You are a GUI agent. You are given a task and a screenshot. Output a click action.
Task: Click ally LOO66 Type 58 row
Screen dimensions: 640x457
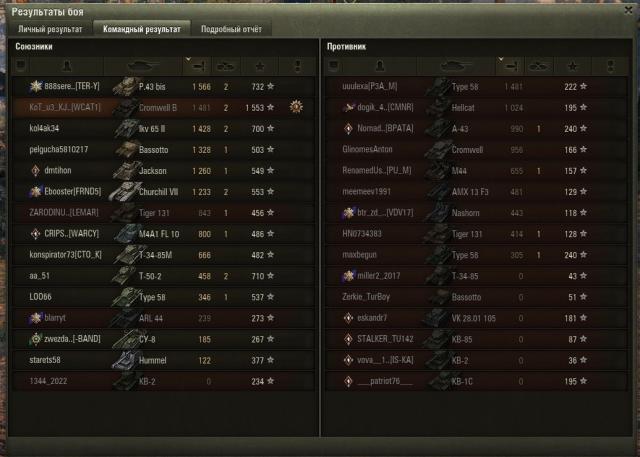160,297
